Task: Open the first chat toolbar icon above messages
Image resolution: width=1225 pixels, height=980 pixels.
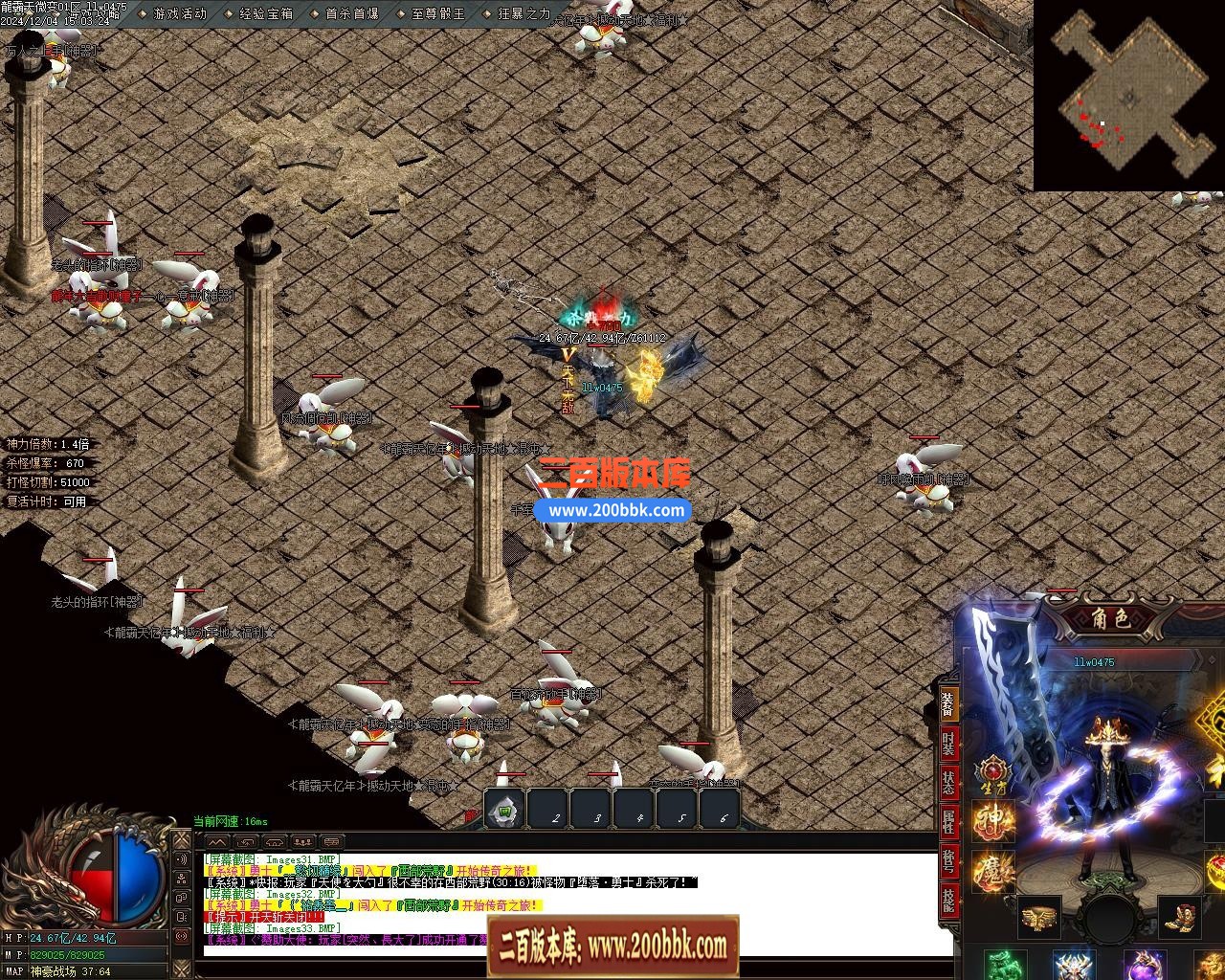Action: [x=215, y=841]
